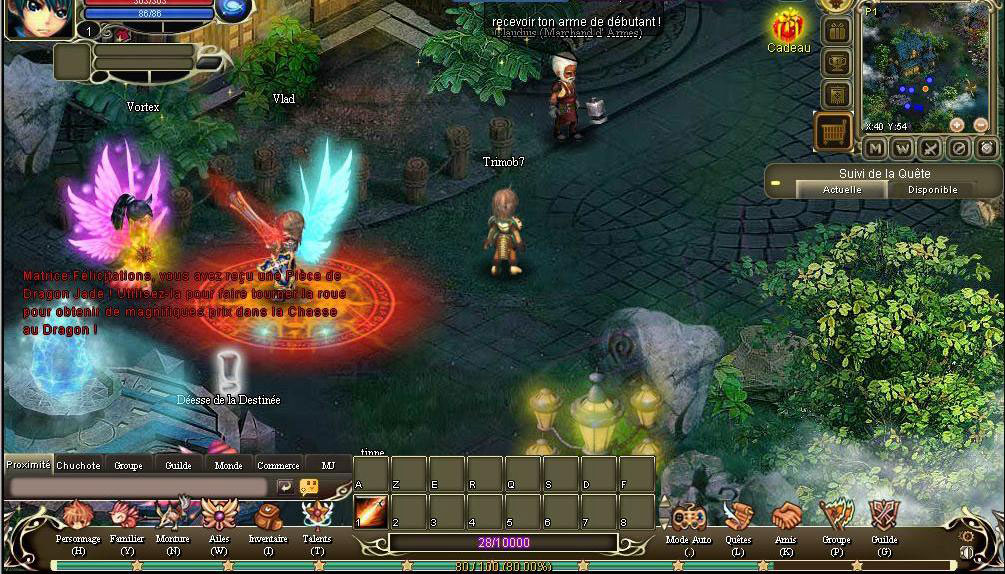Open the Amis friends list
1005x574 pixels.
click(786, 518)
